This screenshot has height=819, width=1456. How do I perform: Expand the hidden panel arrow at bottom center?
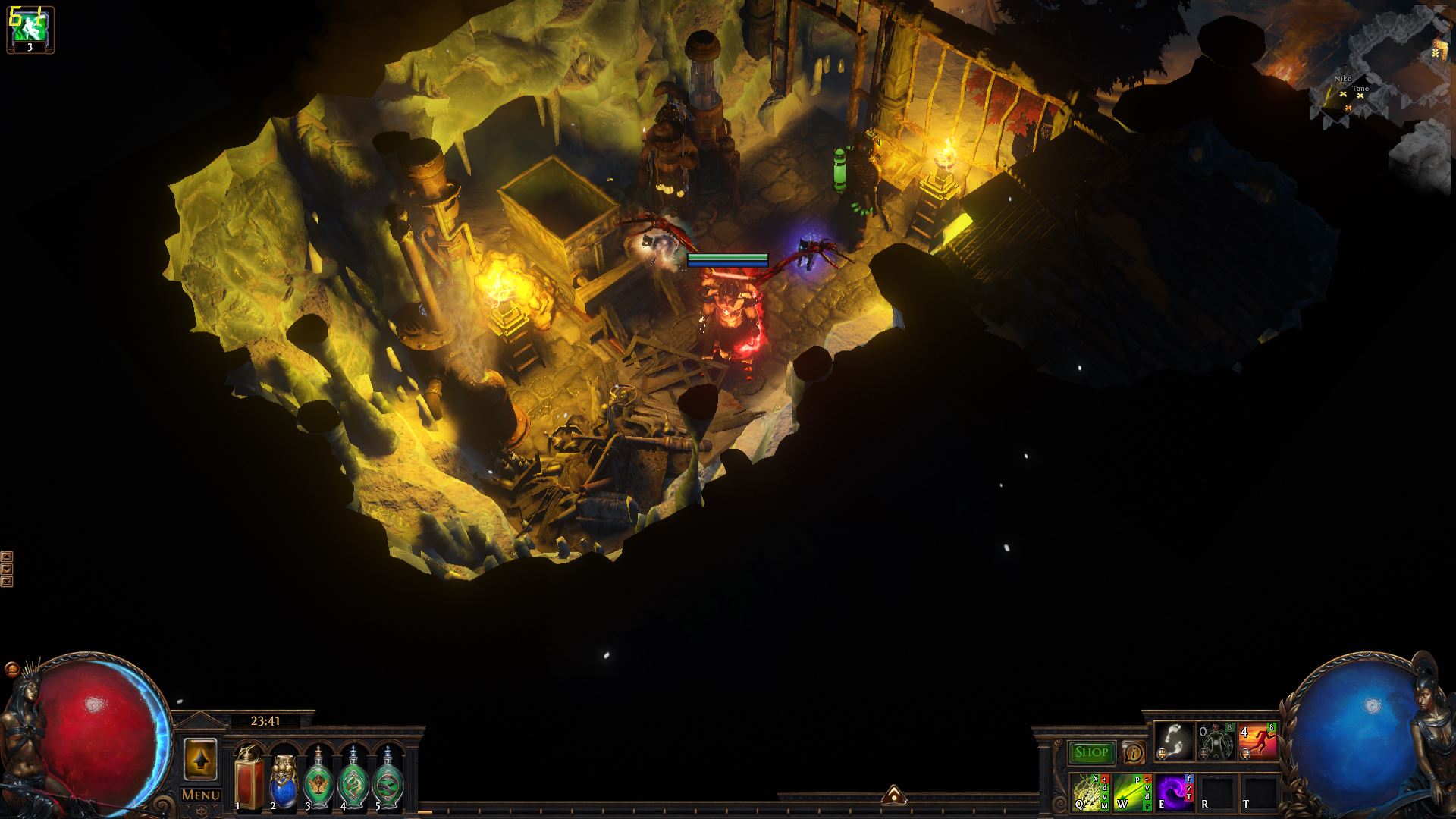[893, 794]
